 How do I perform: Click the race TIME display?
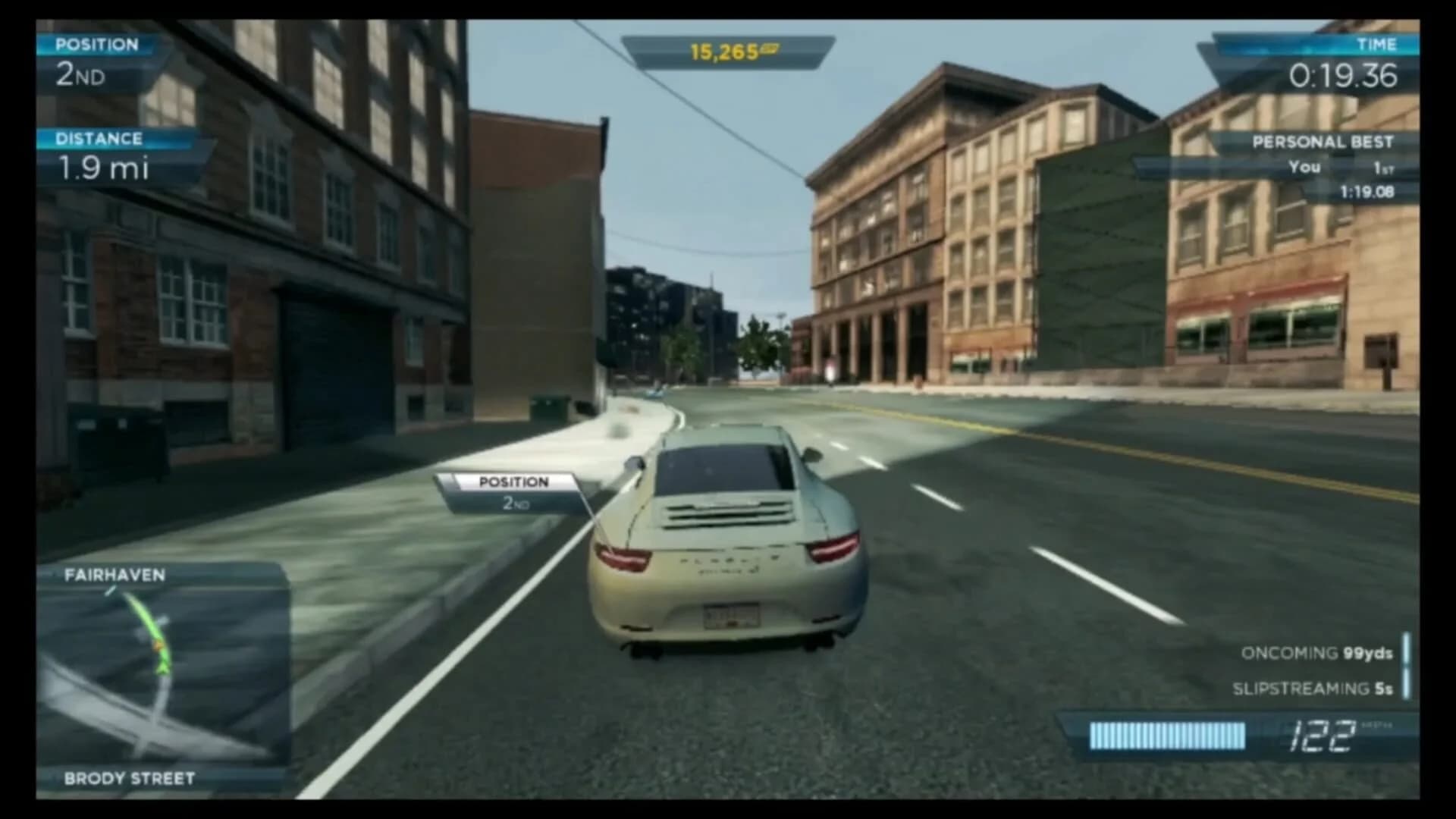point(1342,76)
